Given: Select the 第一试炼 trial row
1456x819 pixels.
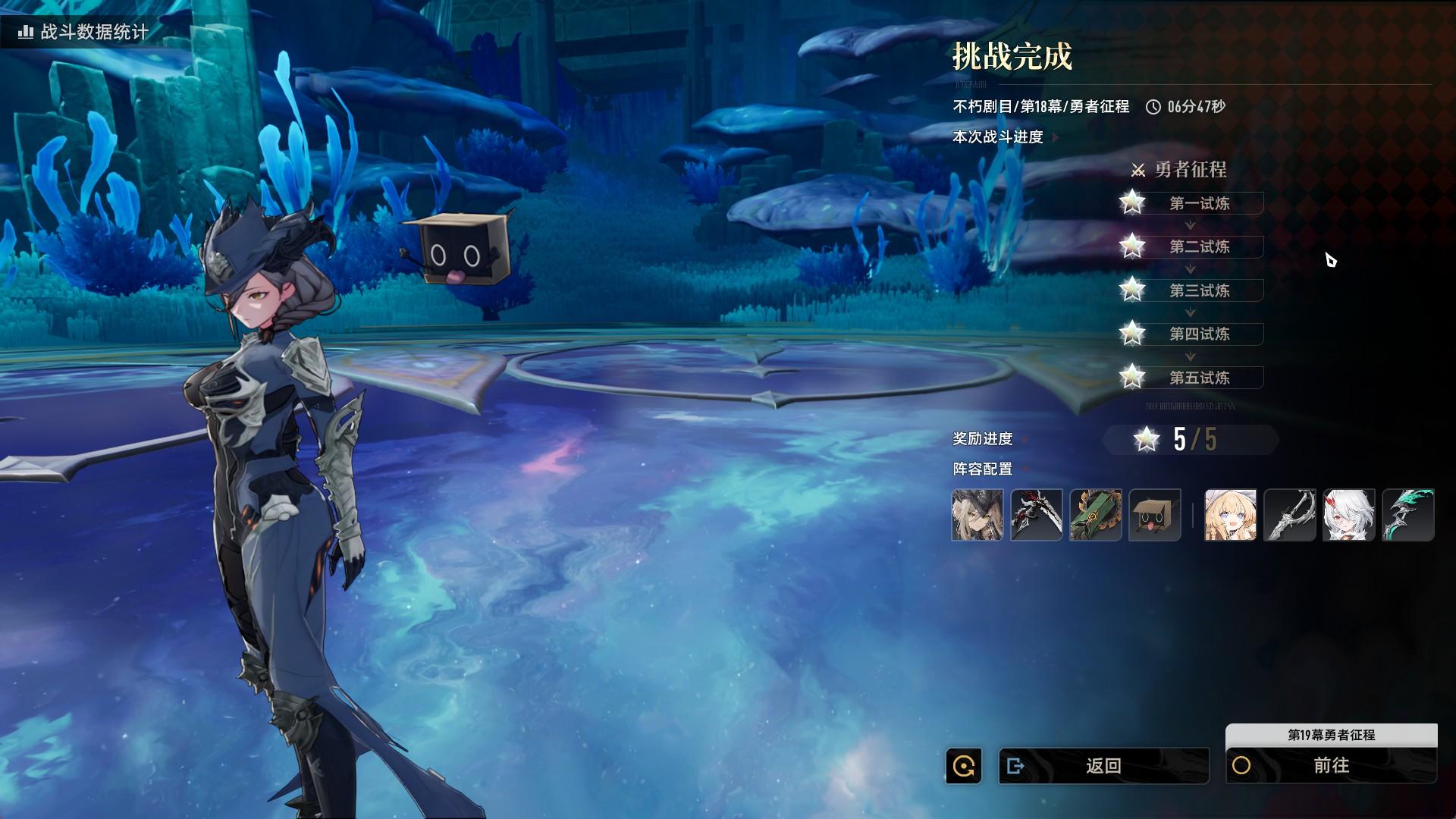Looking at the screenshot, I should [x=1199, y=203].
